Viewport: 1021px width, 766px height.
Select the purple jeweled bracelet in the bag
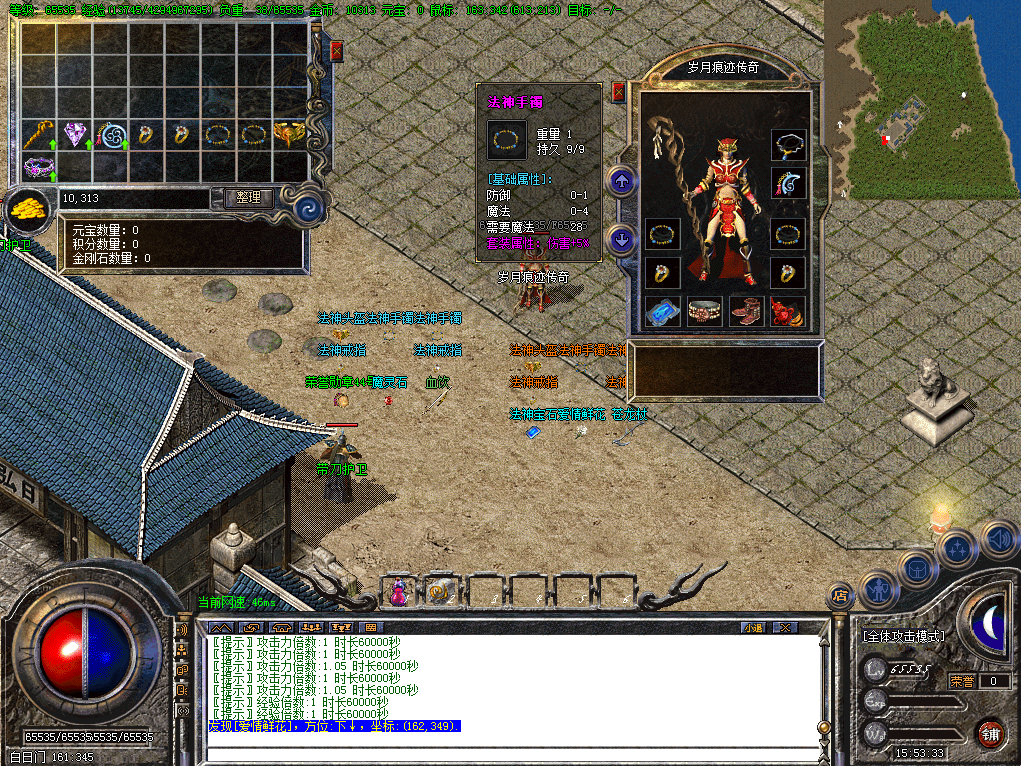pyautogui.click(x=38, y=167)
